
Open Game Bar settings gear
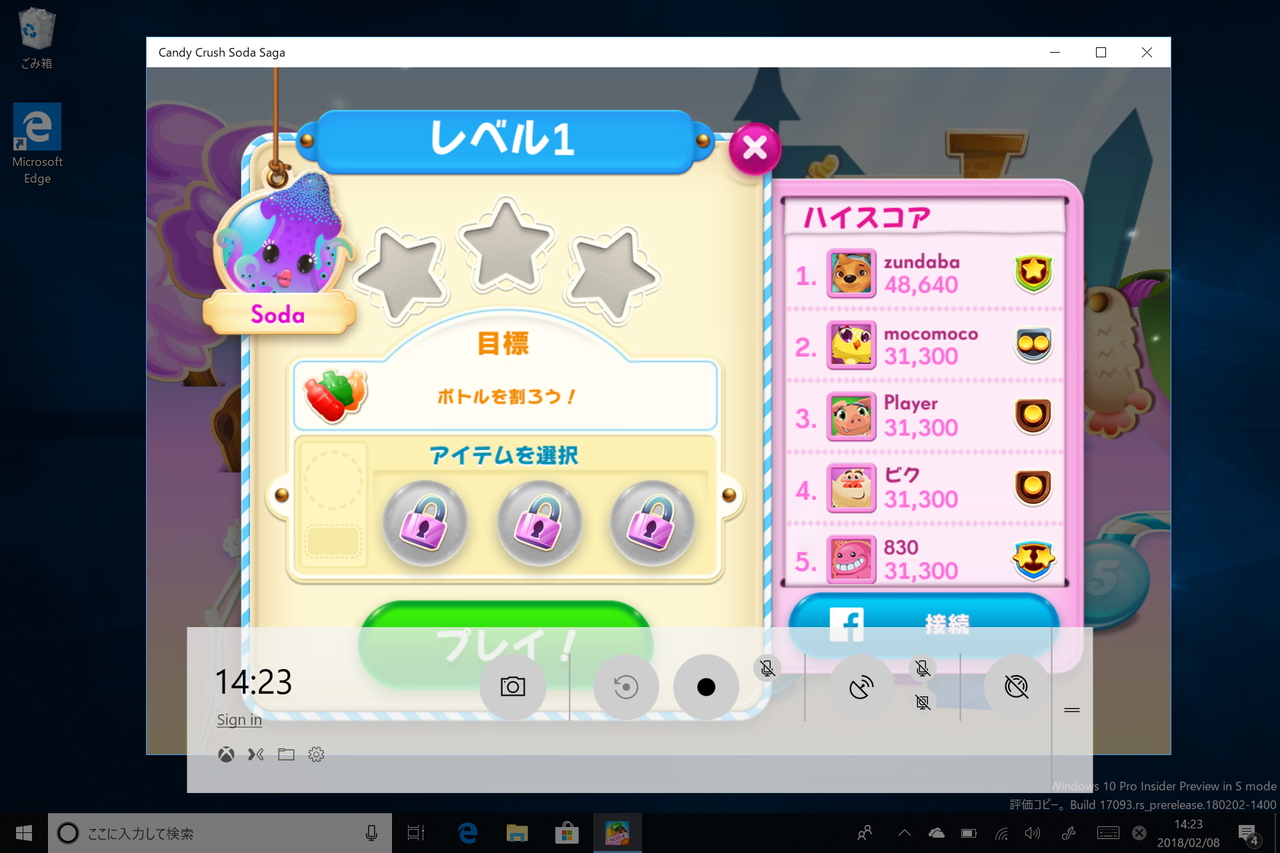point(317,754)
